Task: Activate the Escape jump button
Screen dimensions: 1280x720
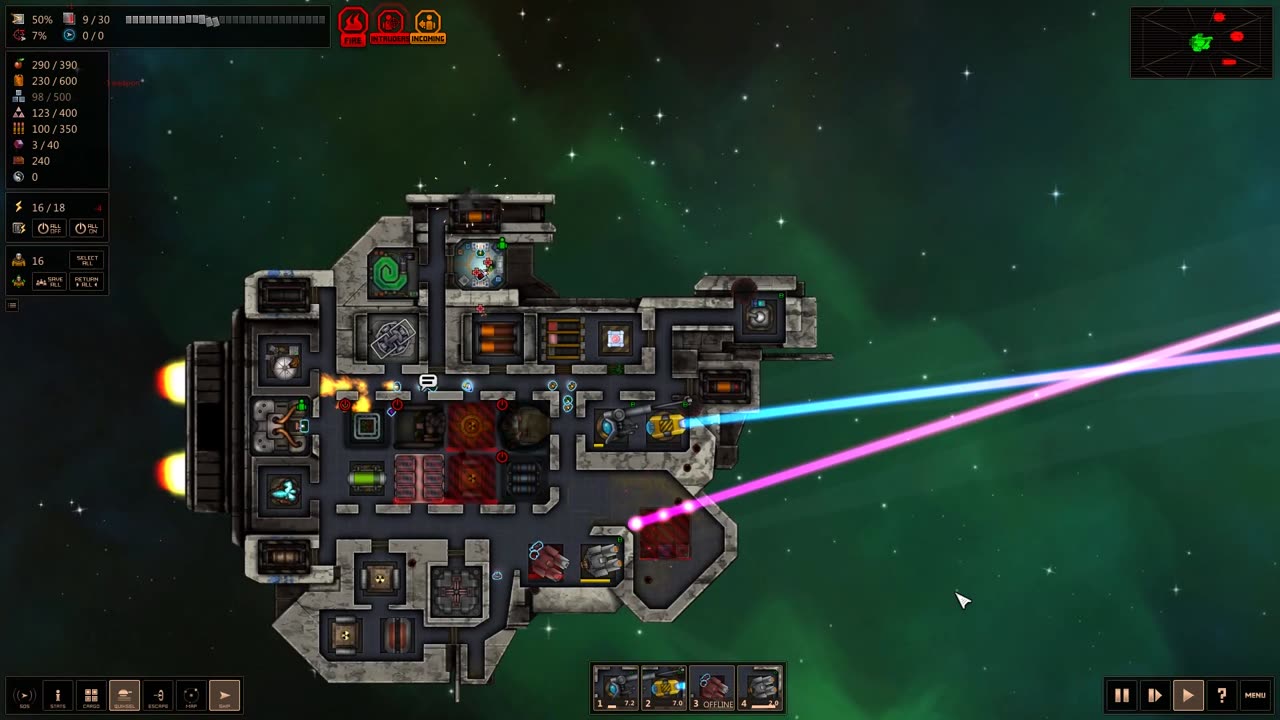Action: (x=158, y=695)
